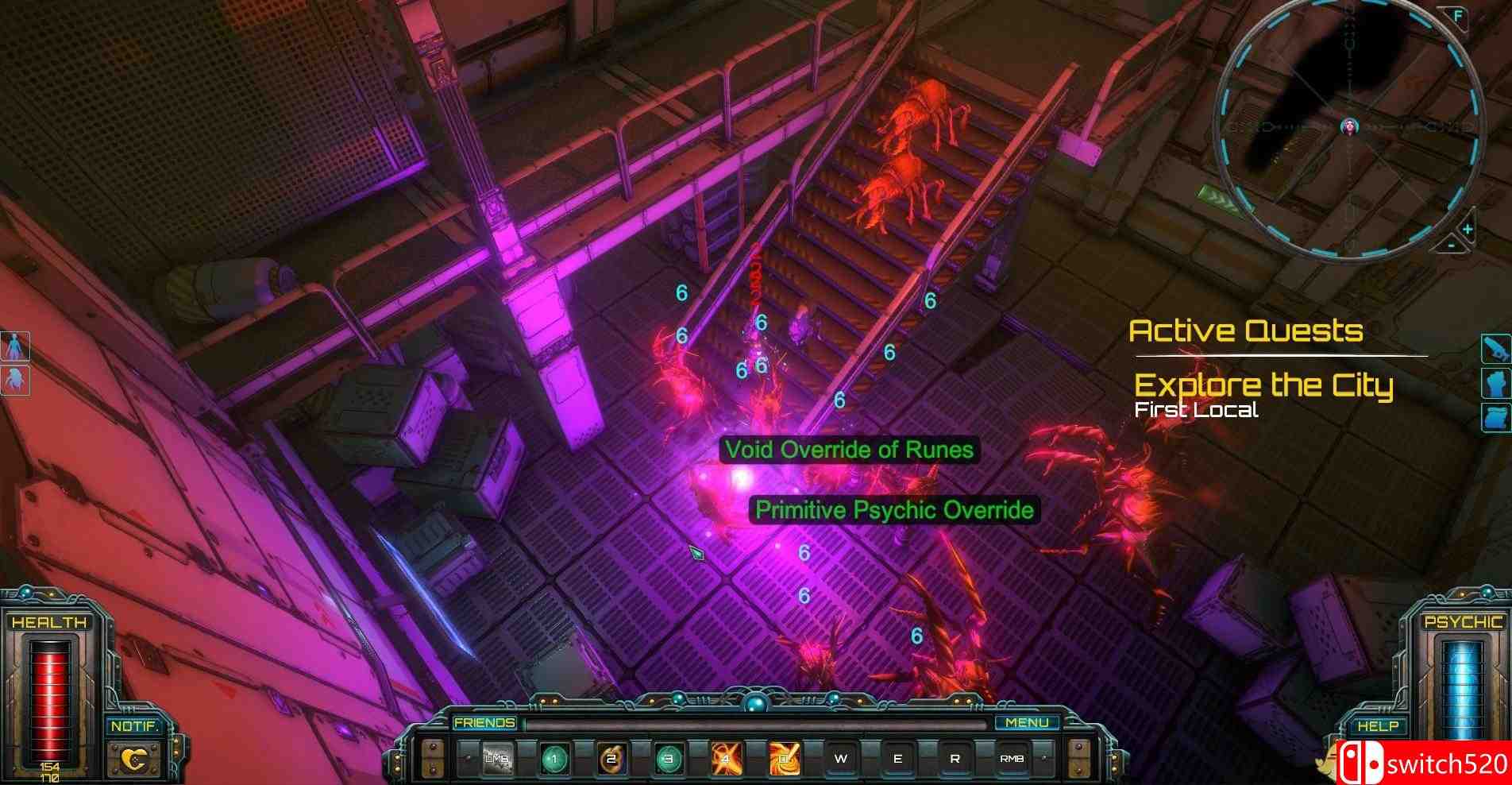
Task: Zoom in the minimap with the plus control
Action: (x=1468, y=229)
